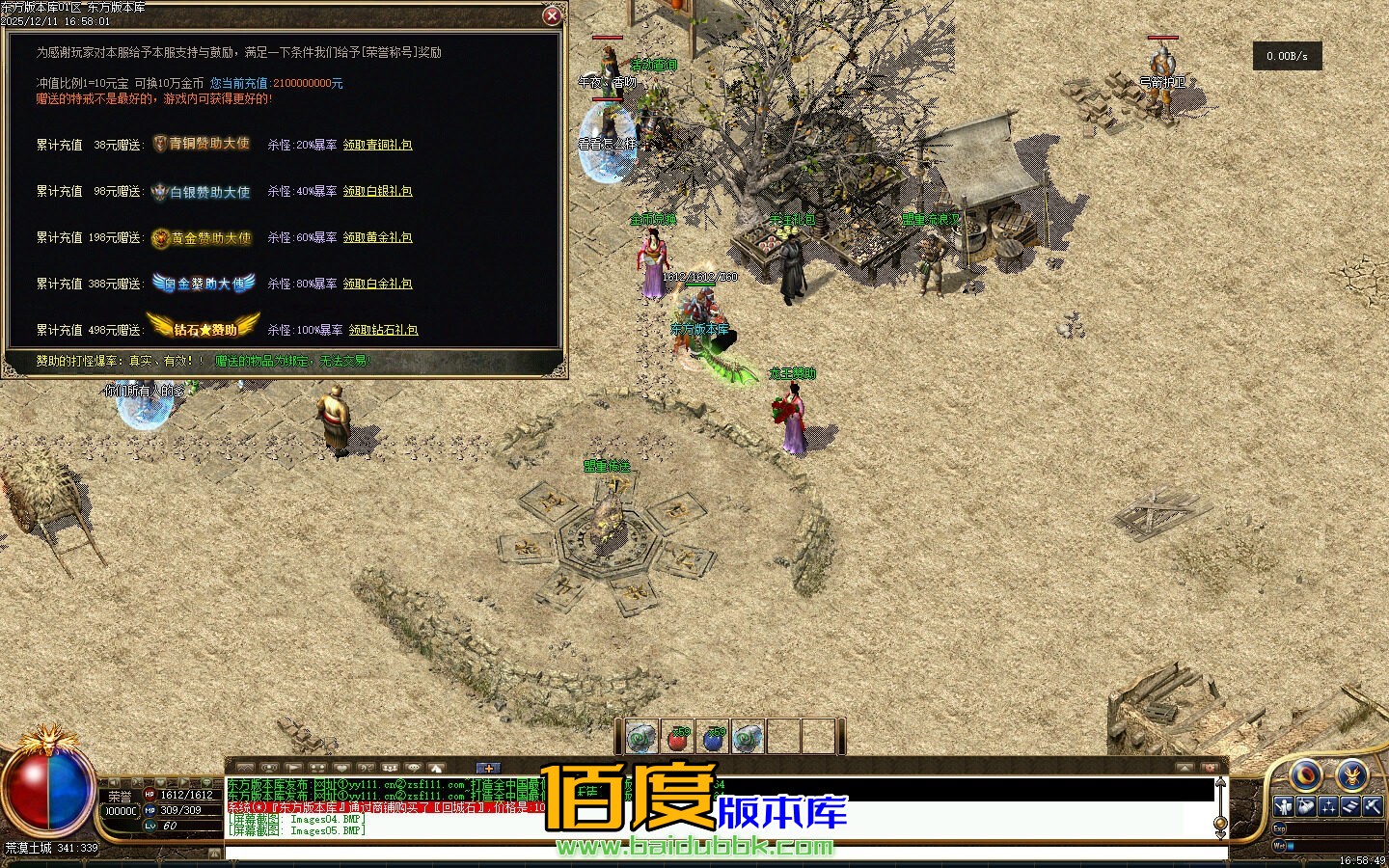The image size is (1389, 868).
Task: Claim the bronze gift pack (领取青铜礼包)
Action: coord(378,145)
